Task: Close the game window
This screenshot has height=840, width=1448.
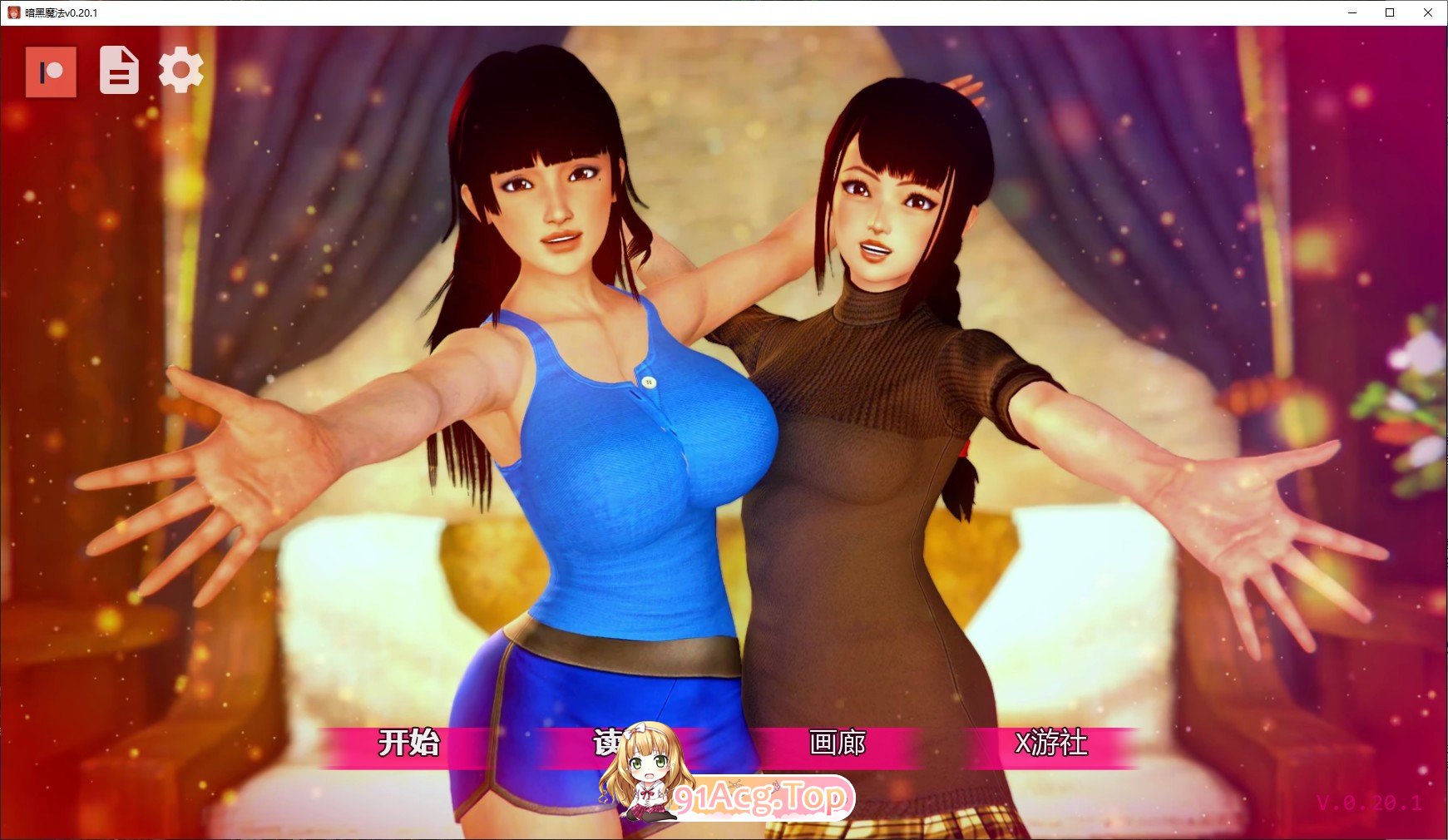Action: 1429,12
